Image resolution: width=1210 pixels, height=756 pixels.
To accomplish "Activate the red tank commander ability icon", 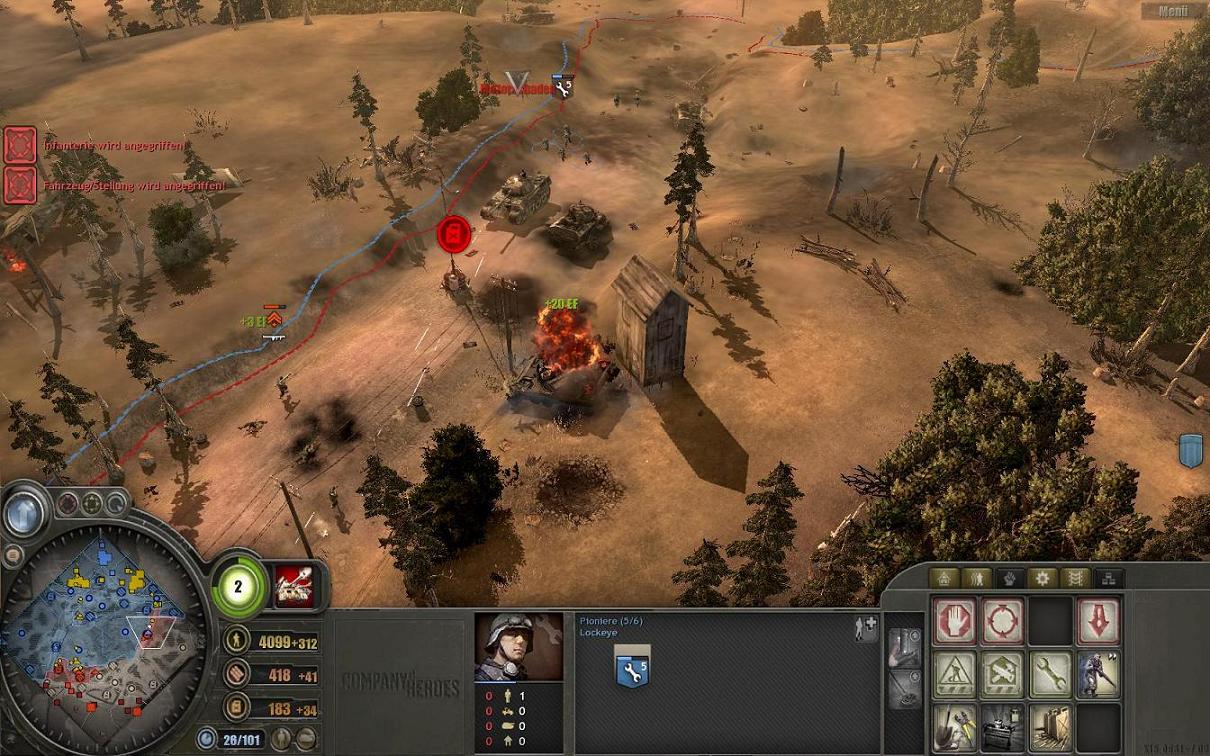I will [x=293, y=585].
